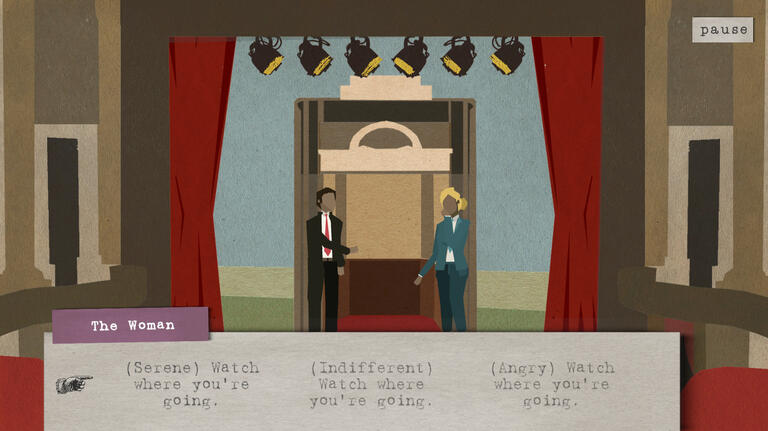Choose the (Serene) dialogue reply

point(191,384)
